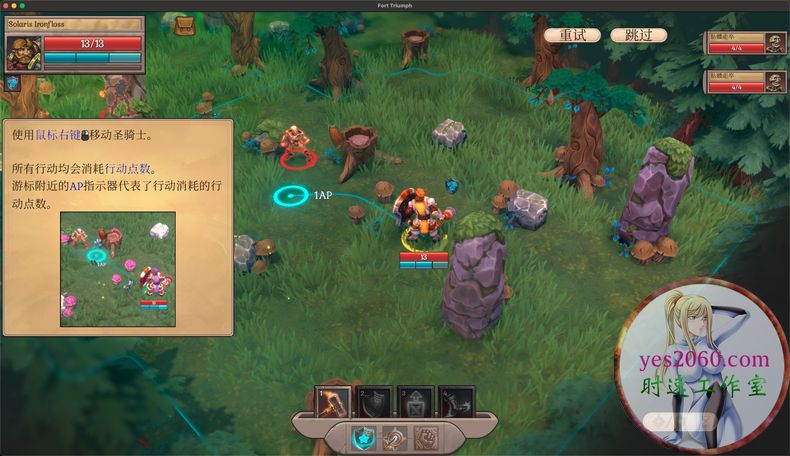Close the Fort Triumph window with red button
The image size is (790, 456).
click(7, 5)
